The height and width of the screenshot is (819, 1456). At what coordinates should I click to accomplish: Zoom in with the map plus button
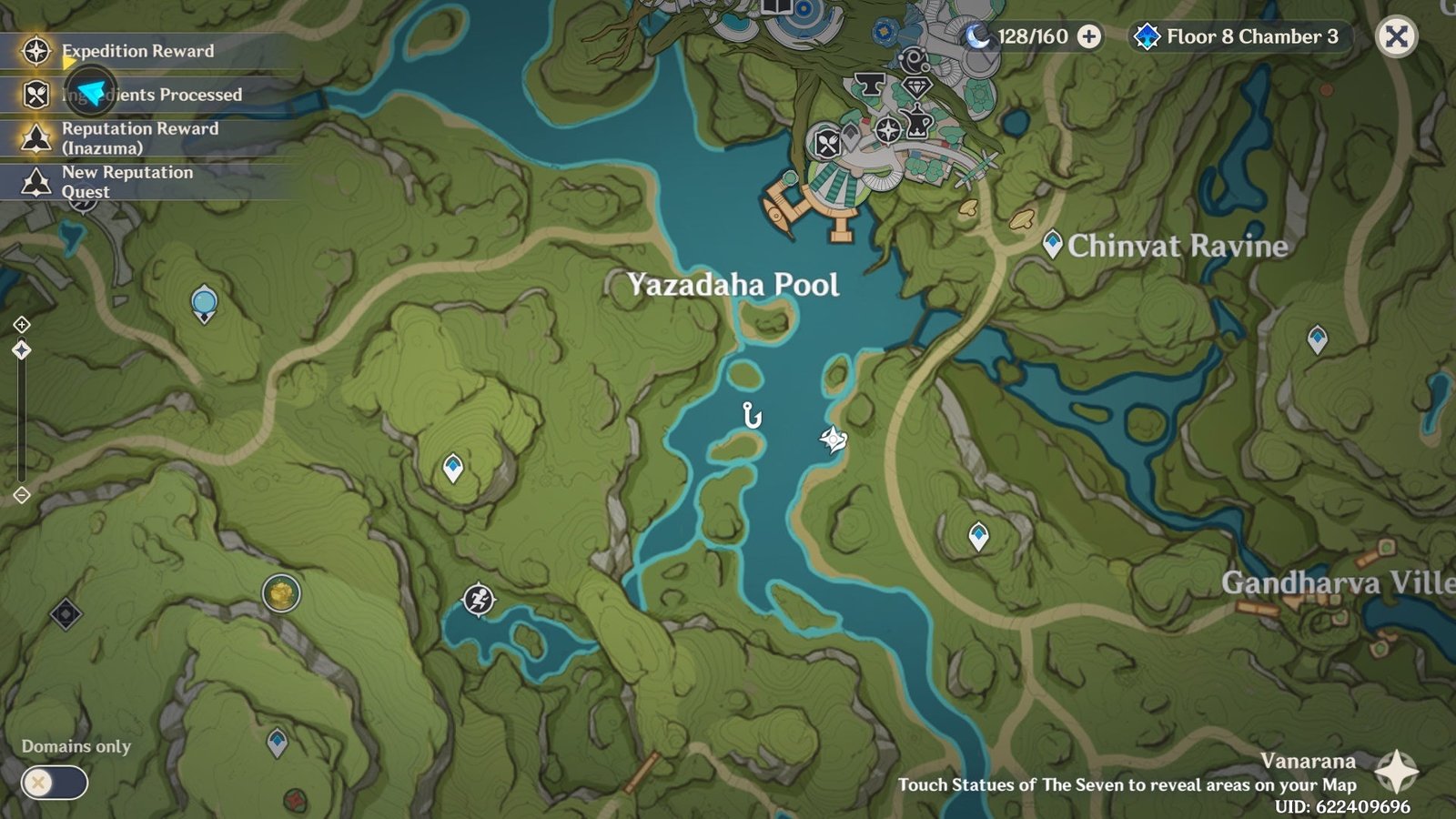point(22,324)
